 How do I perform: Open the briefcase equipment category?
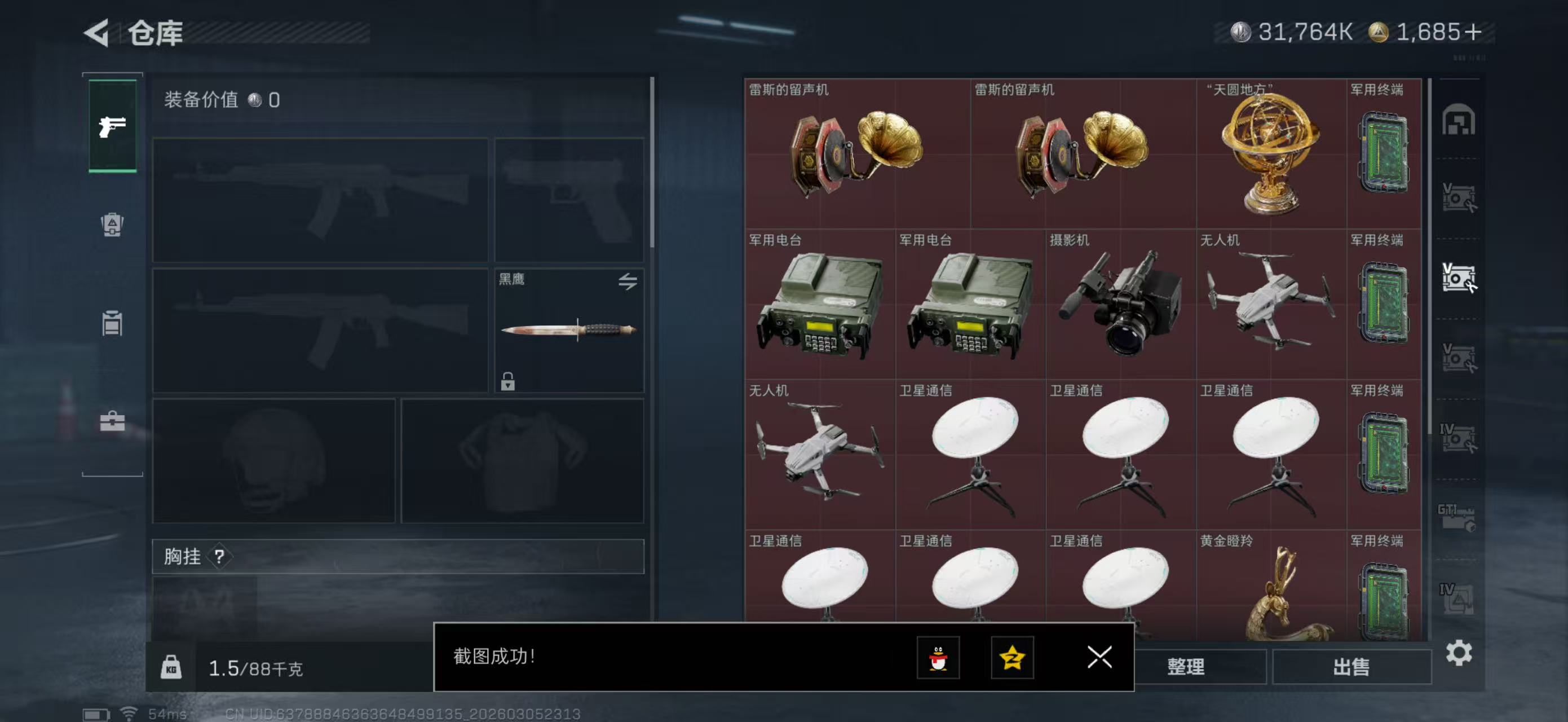click(112, 422)
